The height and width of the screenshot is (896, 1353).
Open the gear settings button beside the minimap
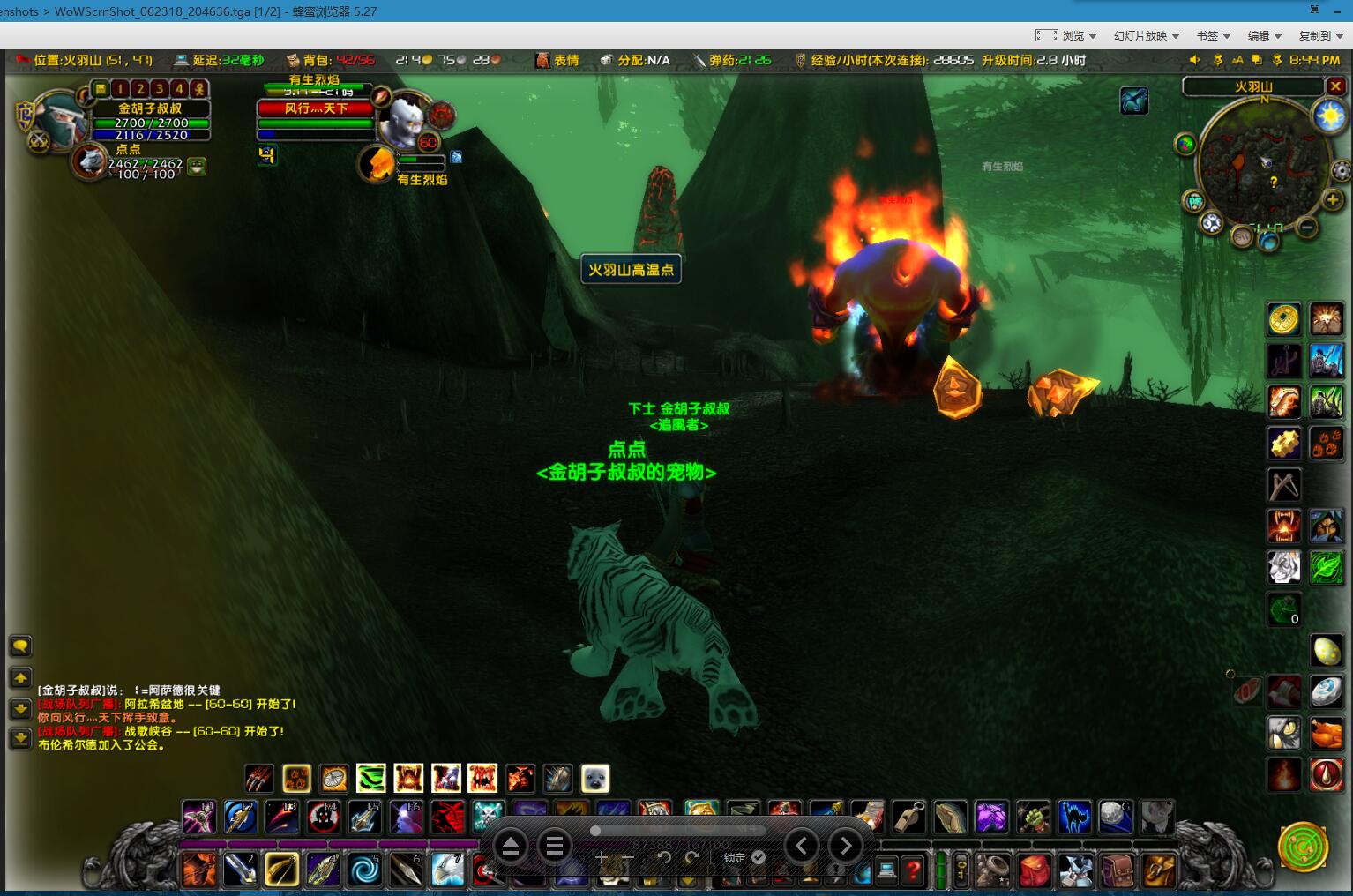point(1340,171)
